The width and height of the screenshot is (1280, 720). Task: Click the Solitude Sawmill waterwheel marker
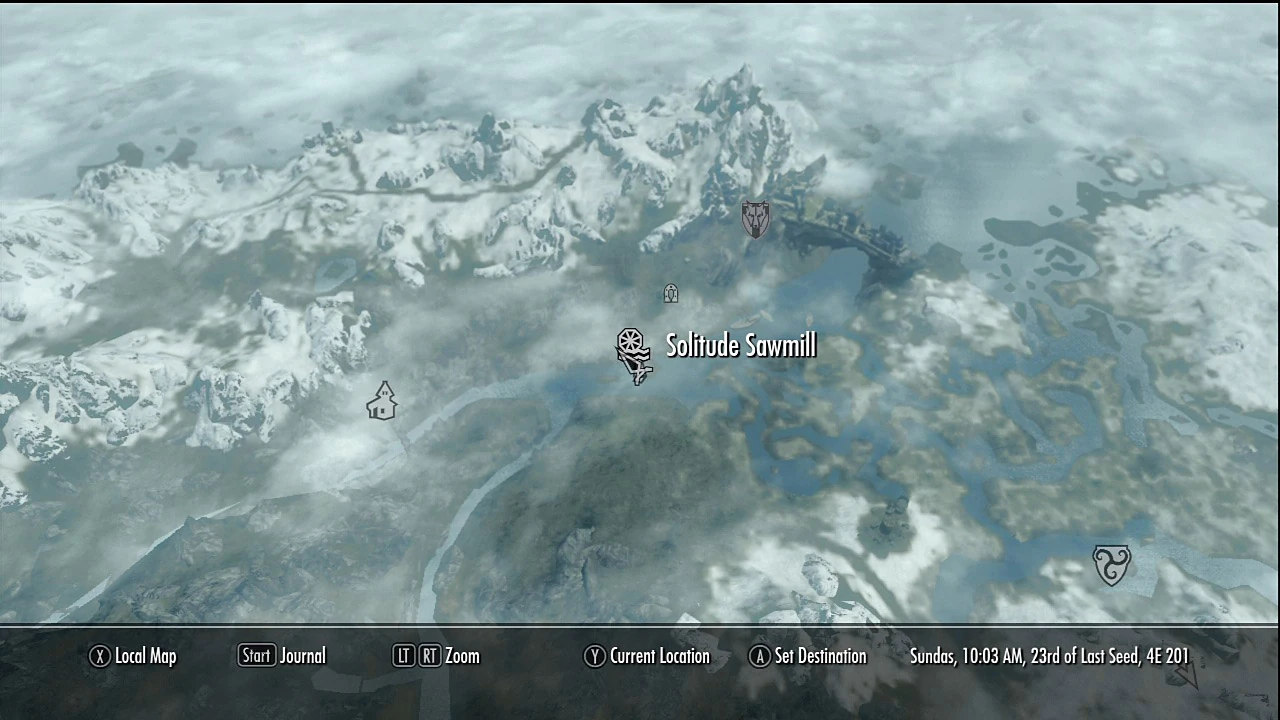pyautogui.click(x=634, y=352)
